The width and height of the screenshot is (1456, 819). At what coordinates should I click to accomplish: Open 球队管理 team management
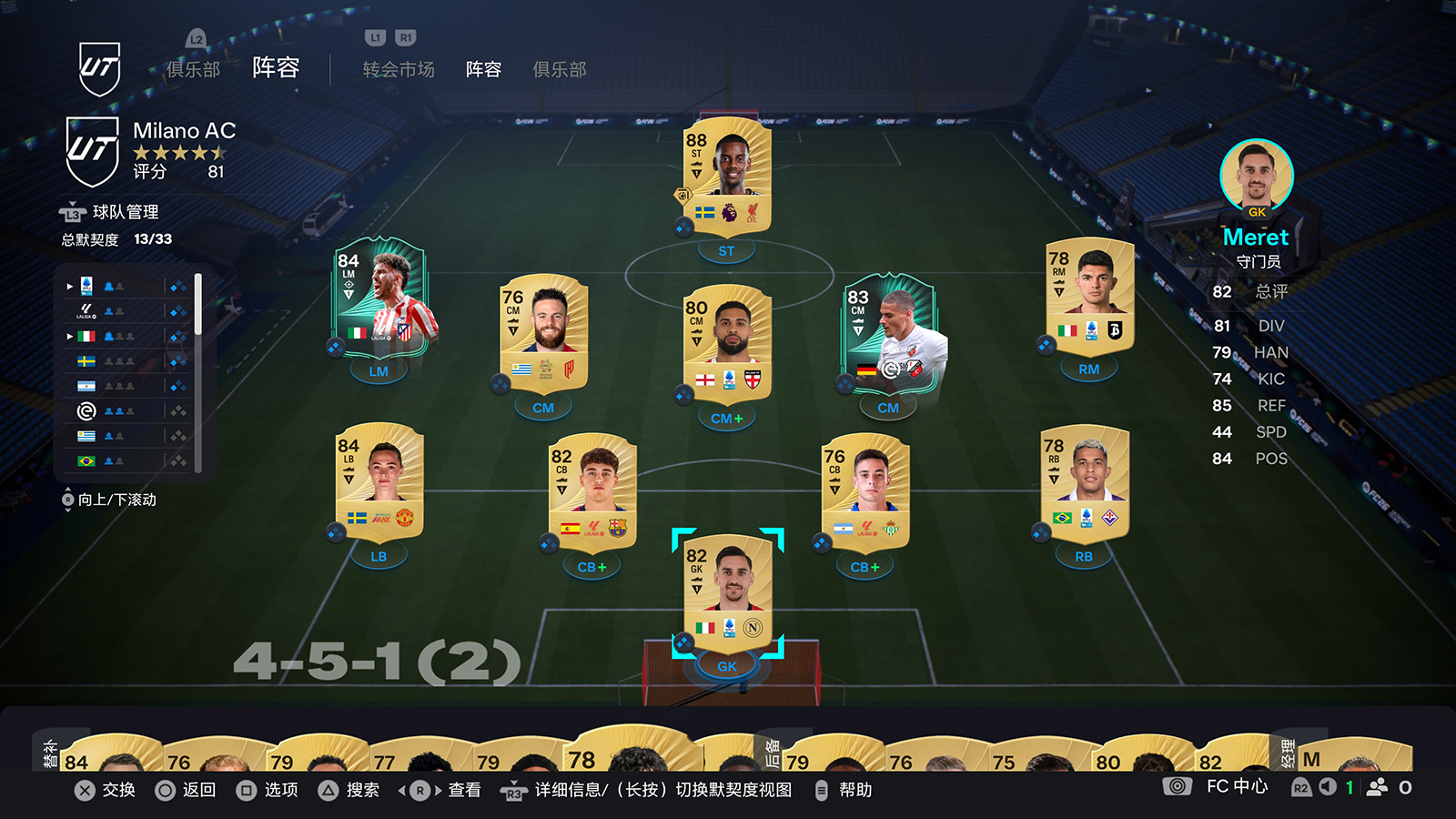tap(126, 212)
